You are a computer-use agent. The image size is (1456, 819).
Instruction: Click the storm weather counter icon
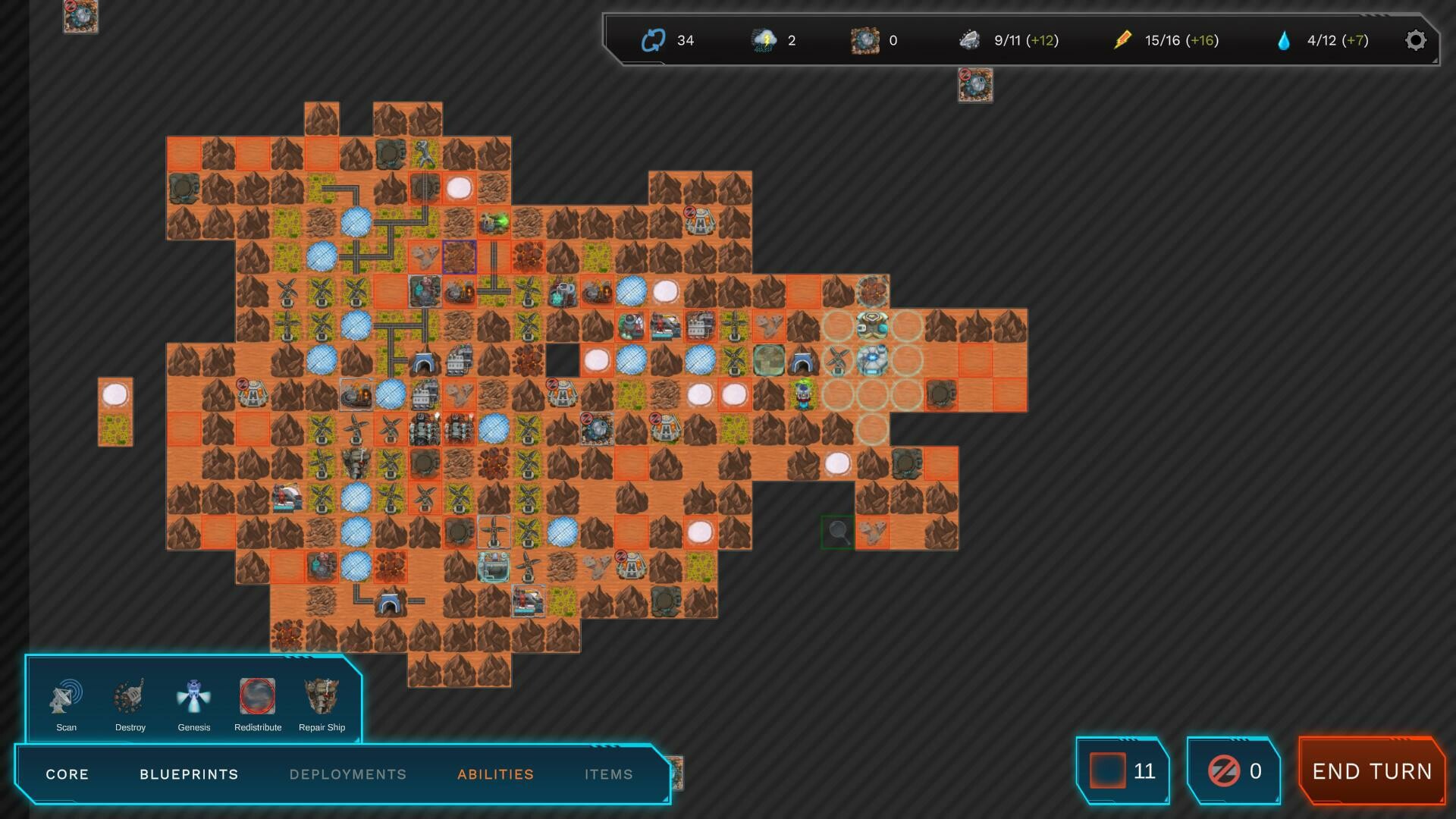click(x=764, y=39)
